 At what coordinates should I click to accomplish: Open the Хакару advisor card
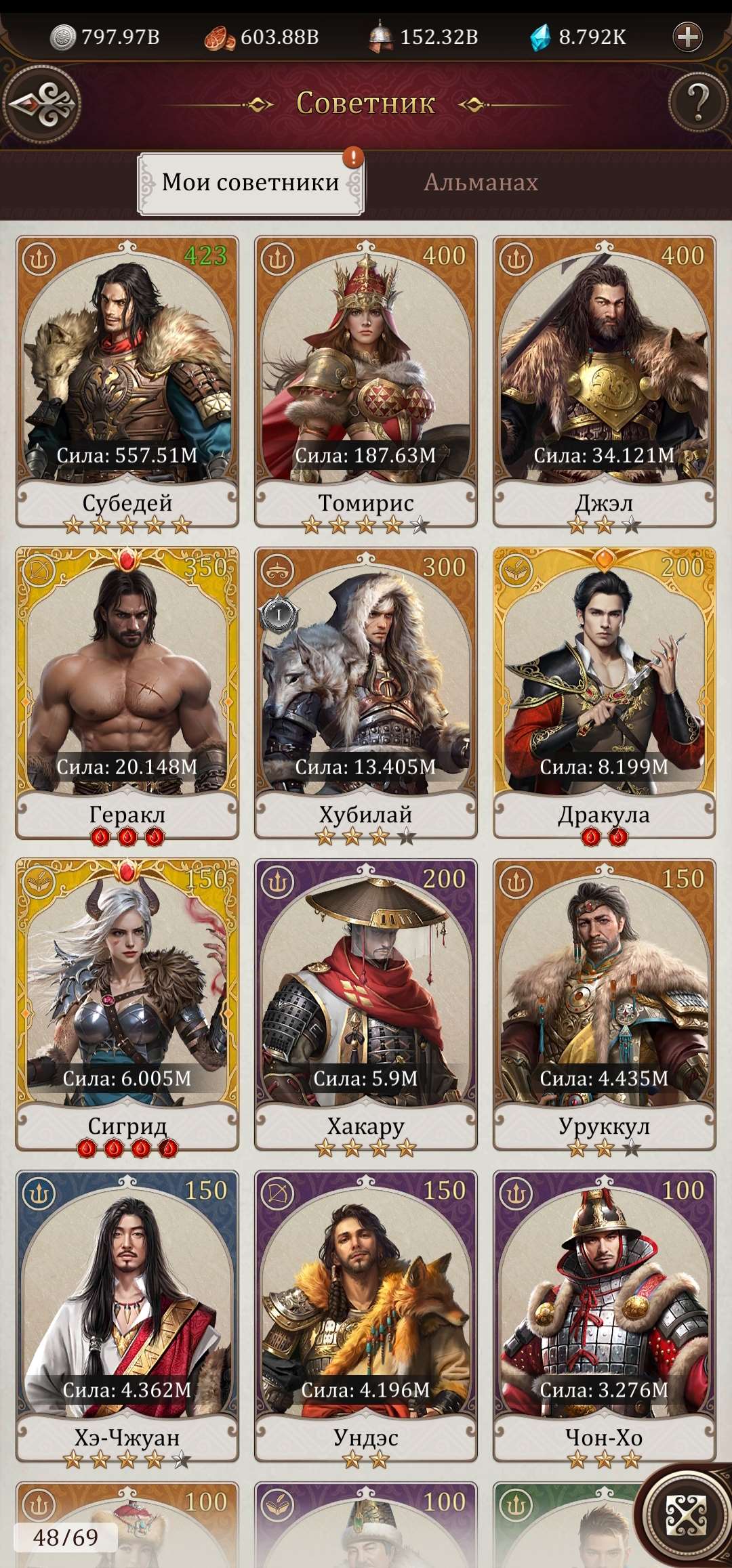click(x=366, y=1002)
